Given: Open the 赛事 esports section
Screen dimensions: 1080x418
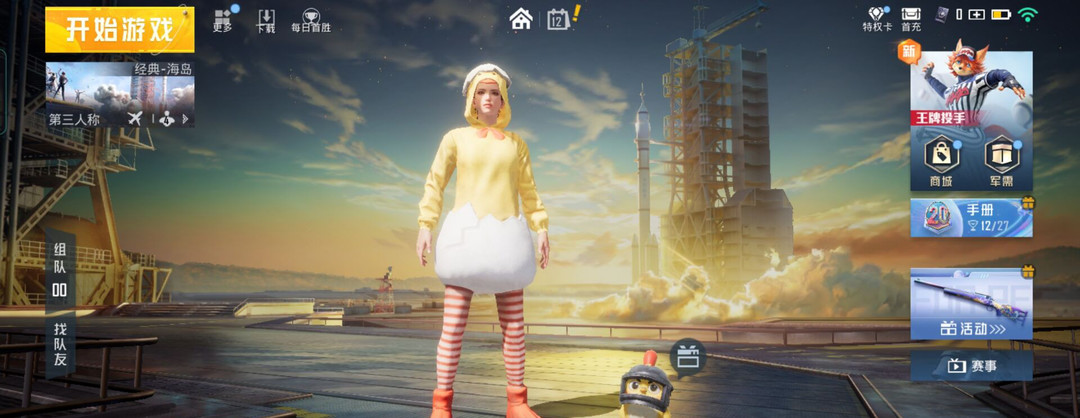Looking at the screenshot, I should click(x=970, y=366).
